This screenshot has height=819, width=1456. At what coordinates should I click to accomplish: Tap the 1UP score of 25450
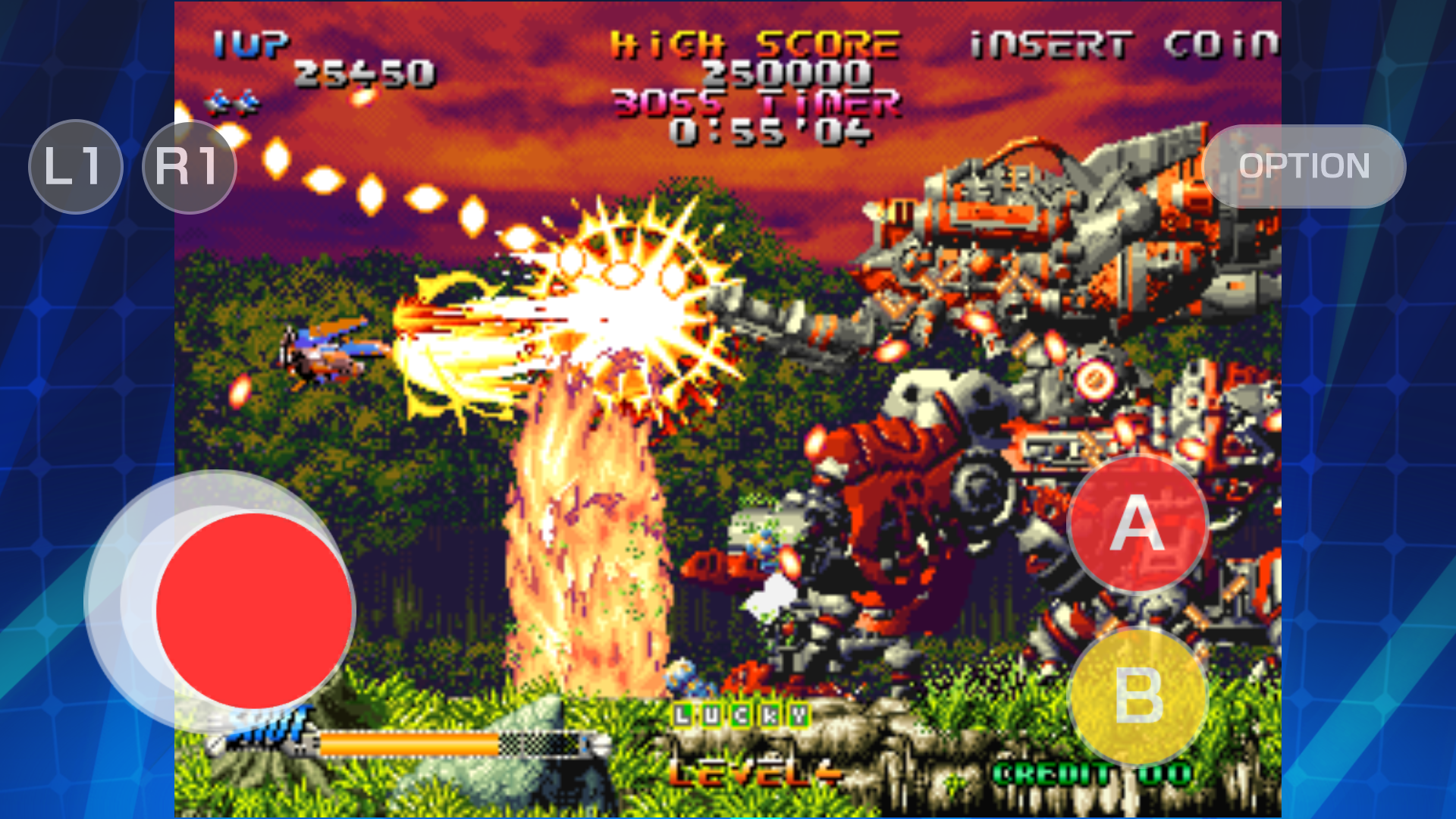point(364,72)
